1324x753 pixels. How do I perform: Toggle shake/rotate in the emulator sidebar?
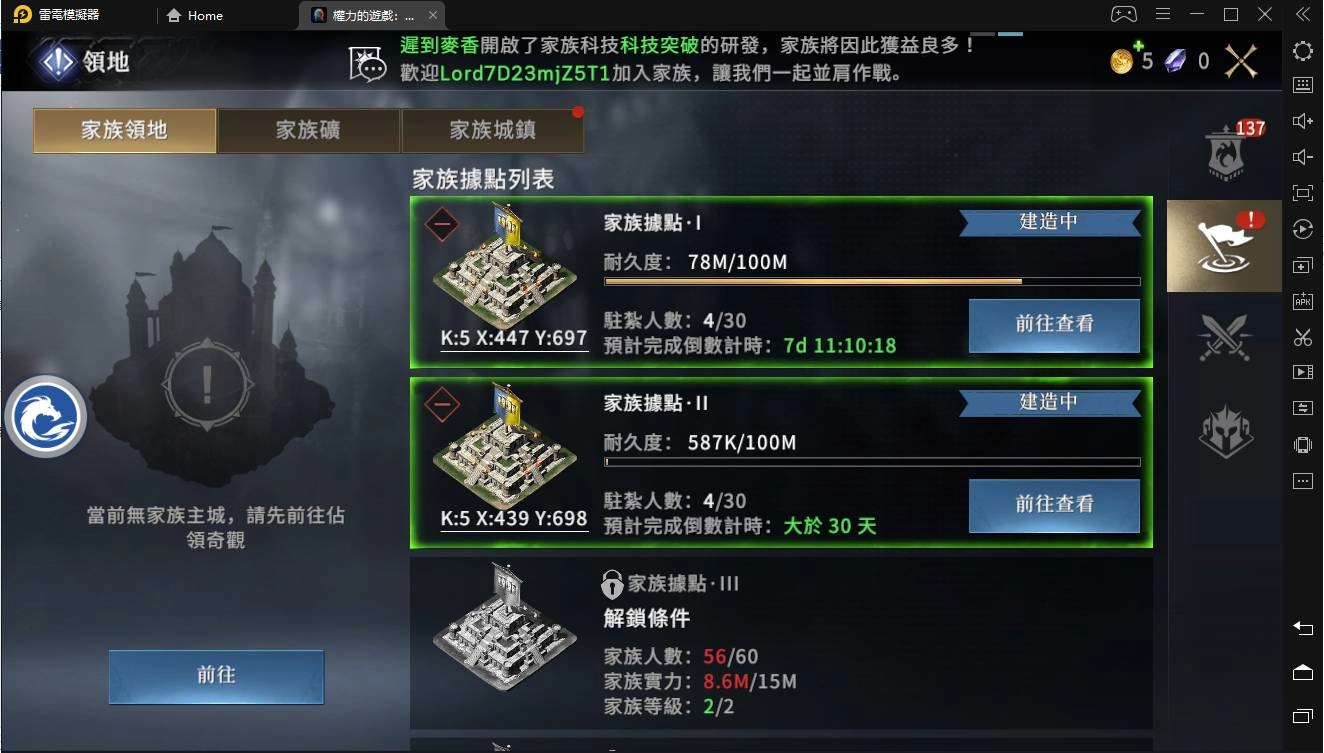coord(1302,444)
